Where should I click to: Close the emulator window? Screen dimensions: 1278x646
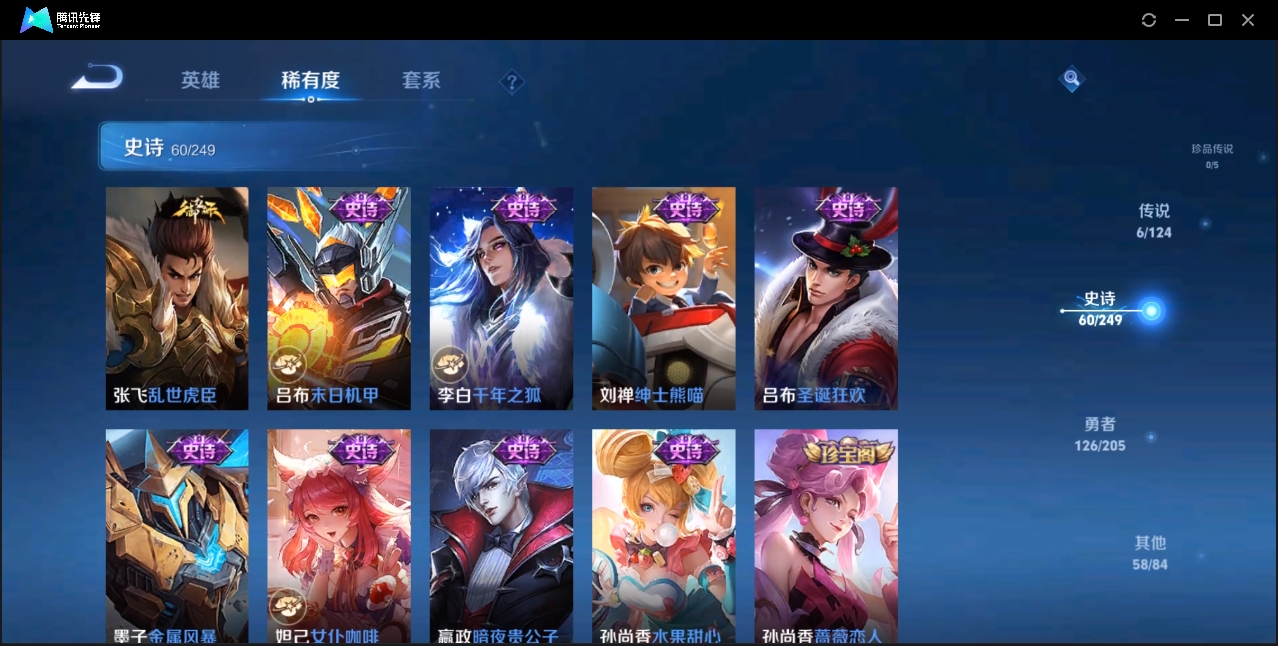[1248, 20]
